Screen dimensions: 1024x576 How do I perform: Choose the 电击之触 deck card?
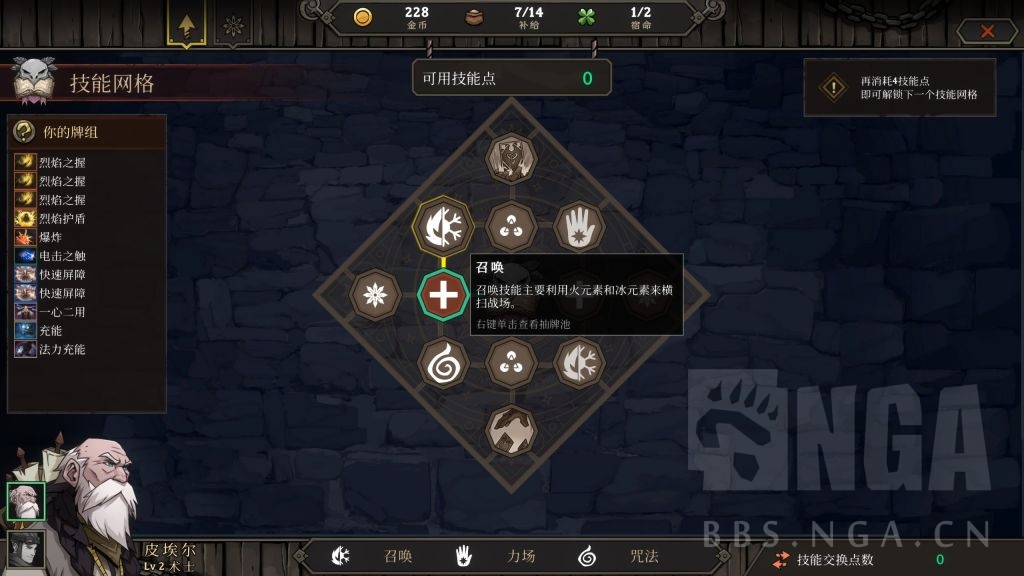tap(62, 256)
